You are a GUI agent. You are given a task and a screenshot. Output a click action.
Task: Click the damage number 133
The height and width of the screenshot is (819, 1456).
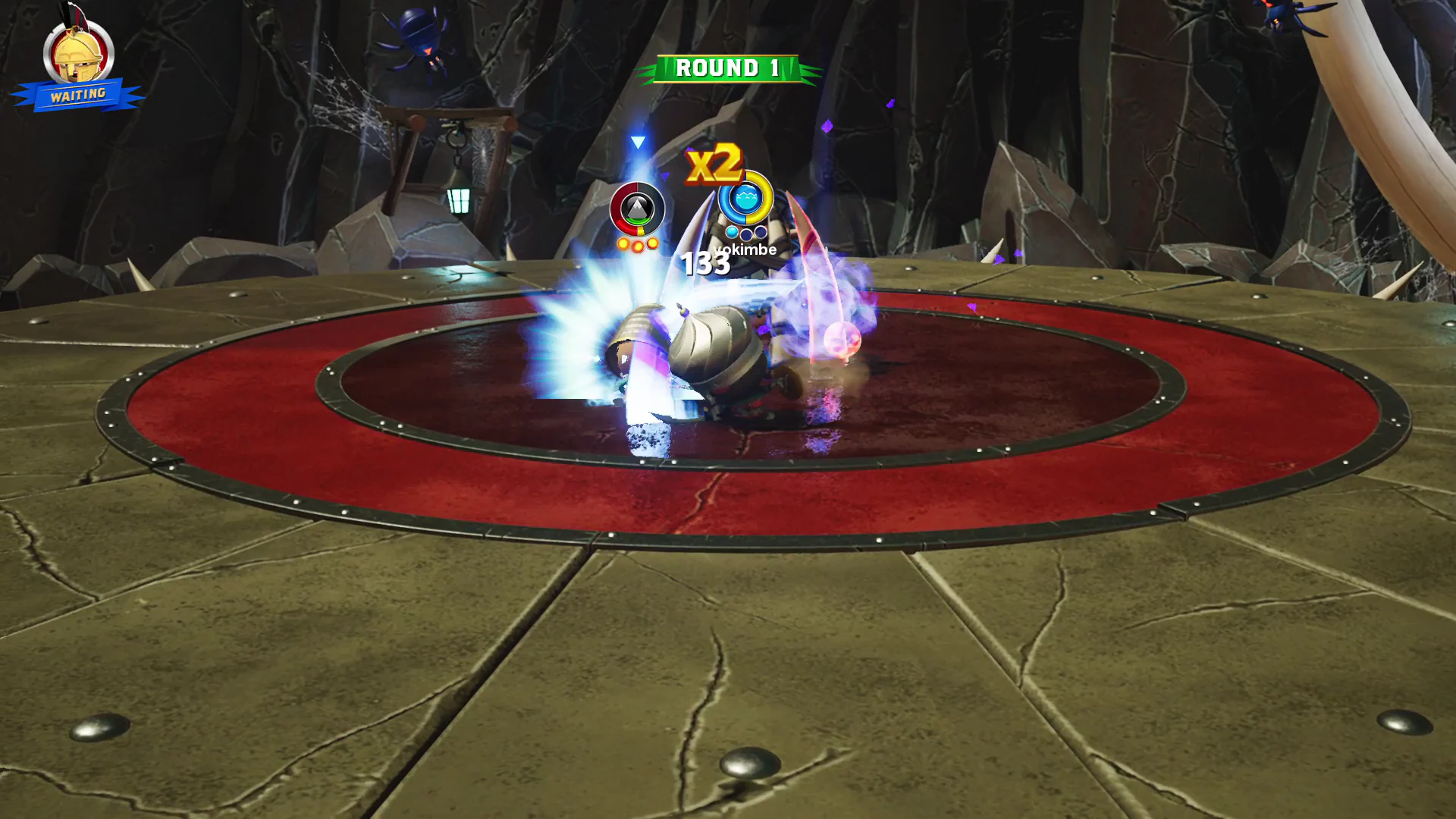pyautogui.click(x=705, y=263)
